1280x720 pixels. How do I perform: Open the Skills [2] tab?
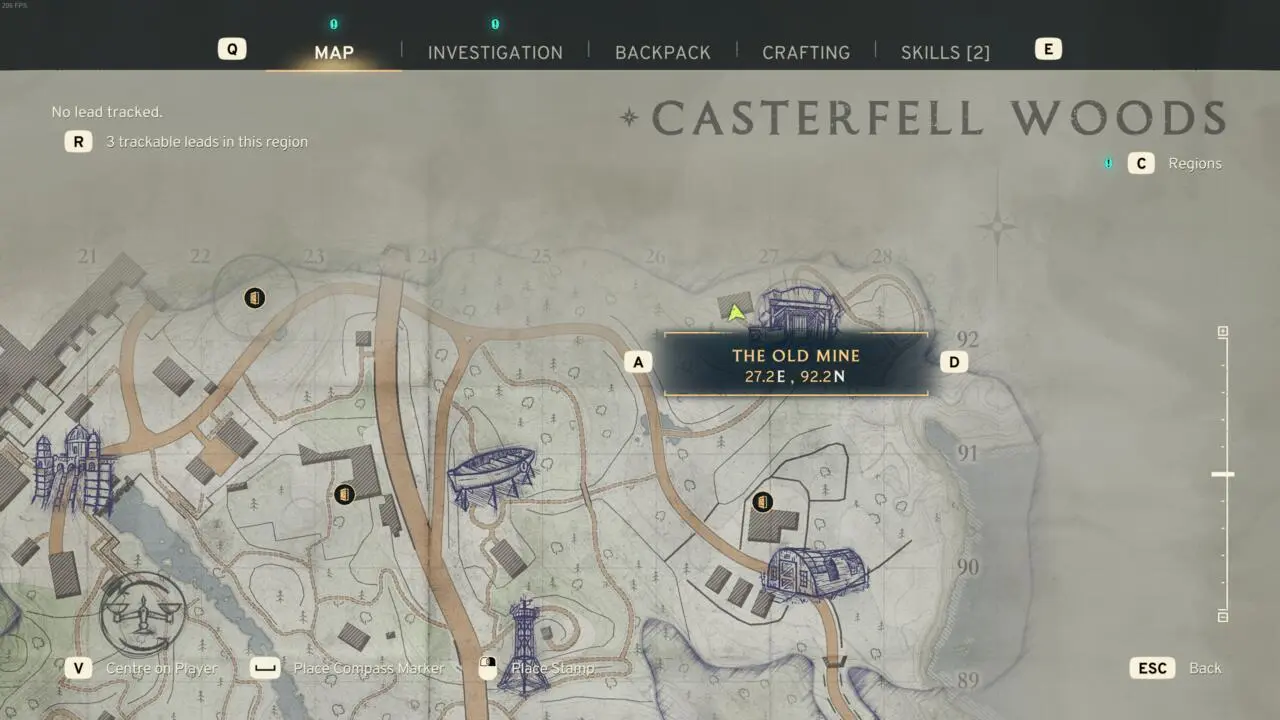945,52
